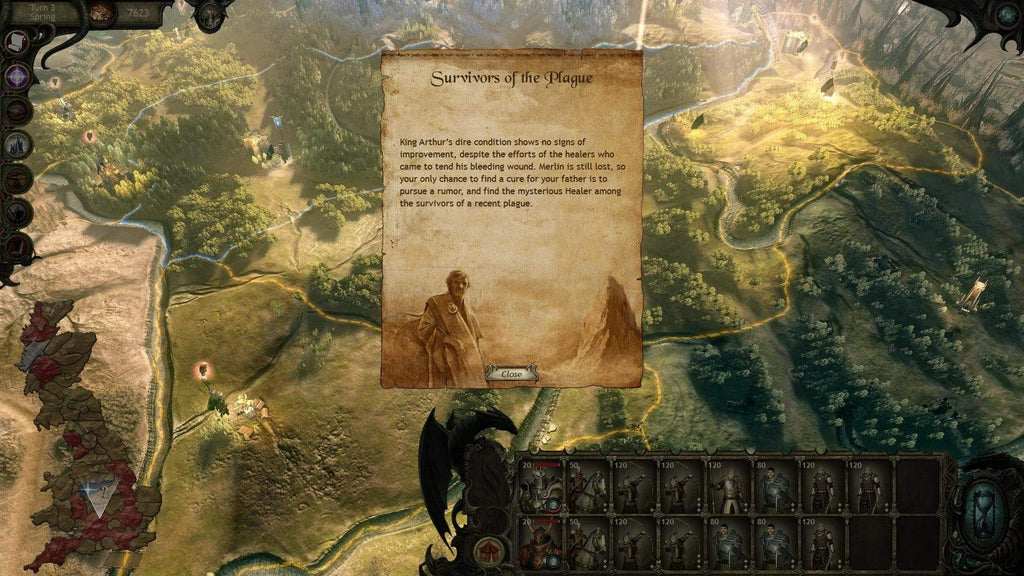Close the Survivors of the Plague scroll
The width and height of the screenshot is (1024, 576).
(x=511, y=374)
